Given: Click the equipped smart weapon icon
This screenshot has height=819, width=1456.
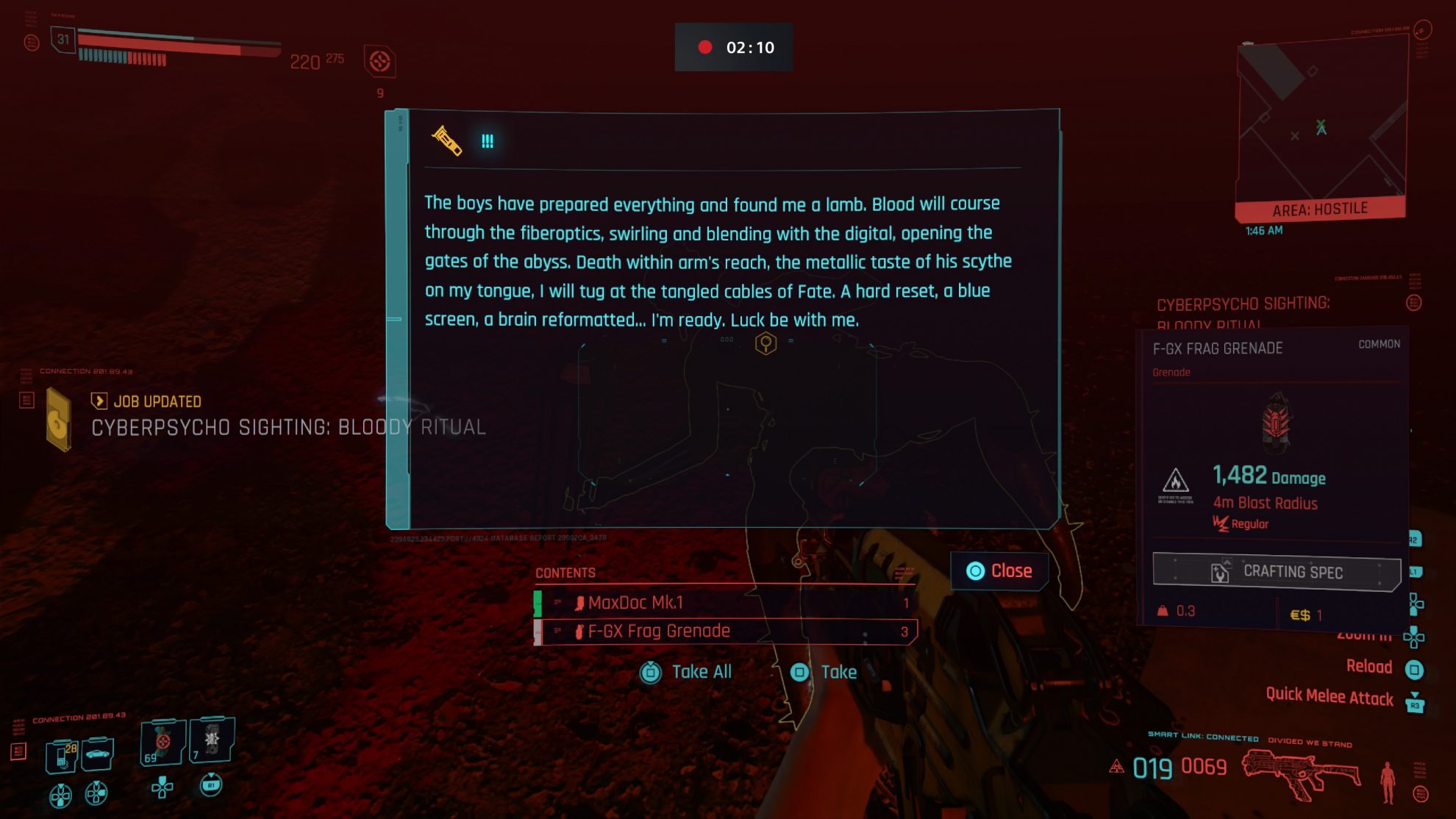Looking at the screenshot, I should (x=1300, y=773).
